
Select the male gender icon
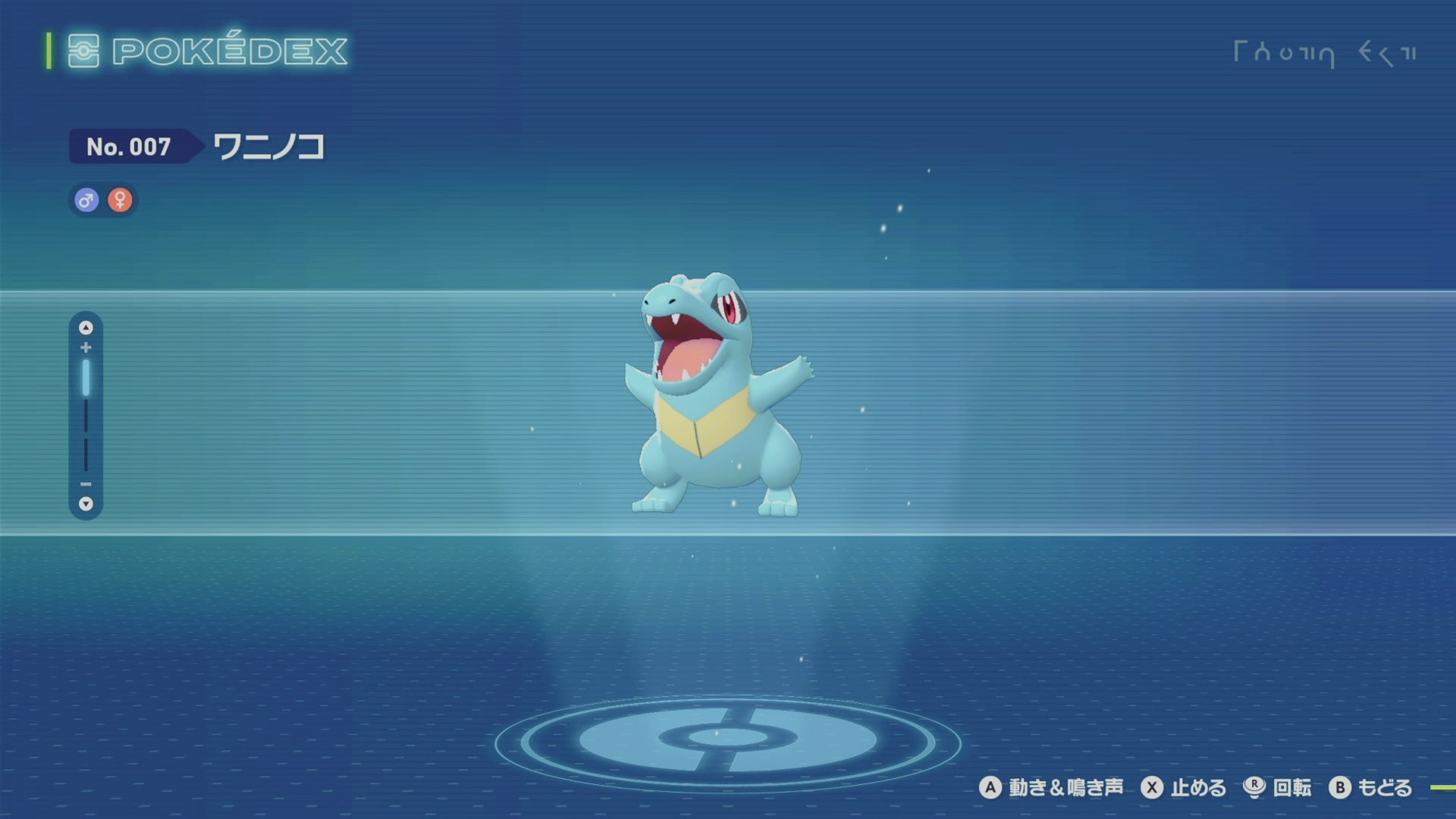tap(86, 200)
